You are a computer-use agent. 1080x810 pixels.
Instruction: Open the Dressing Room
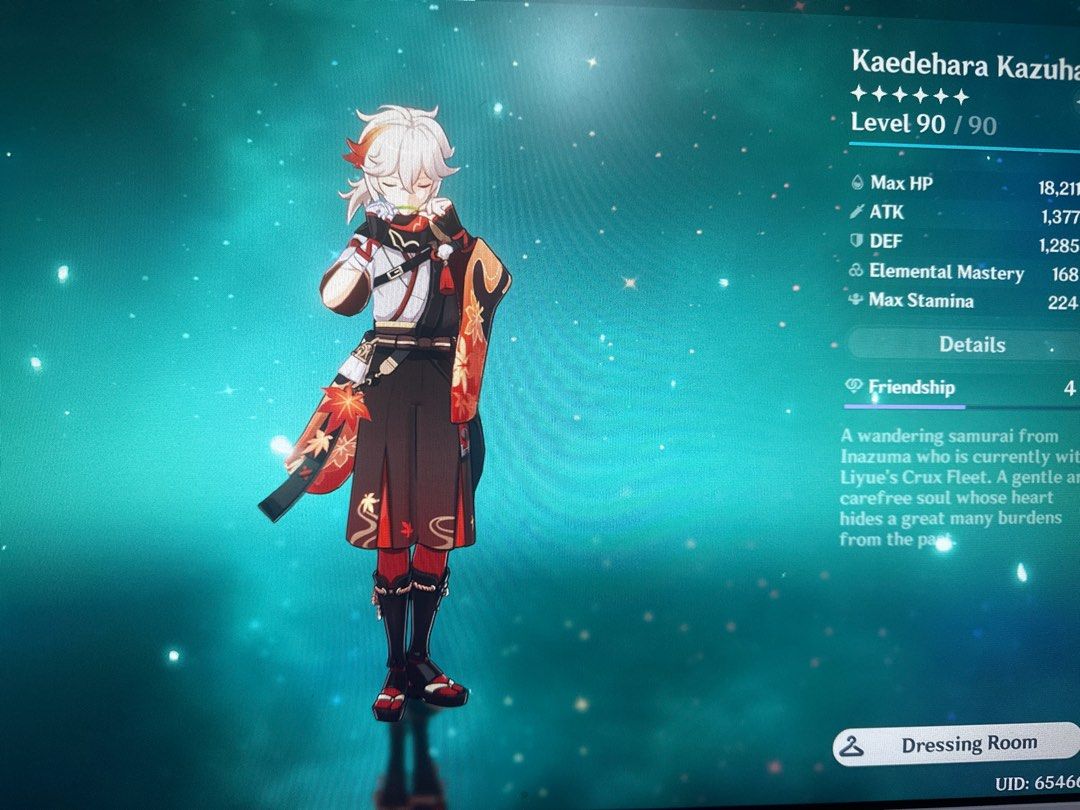955,745
